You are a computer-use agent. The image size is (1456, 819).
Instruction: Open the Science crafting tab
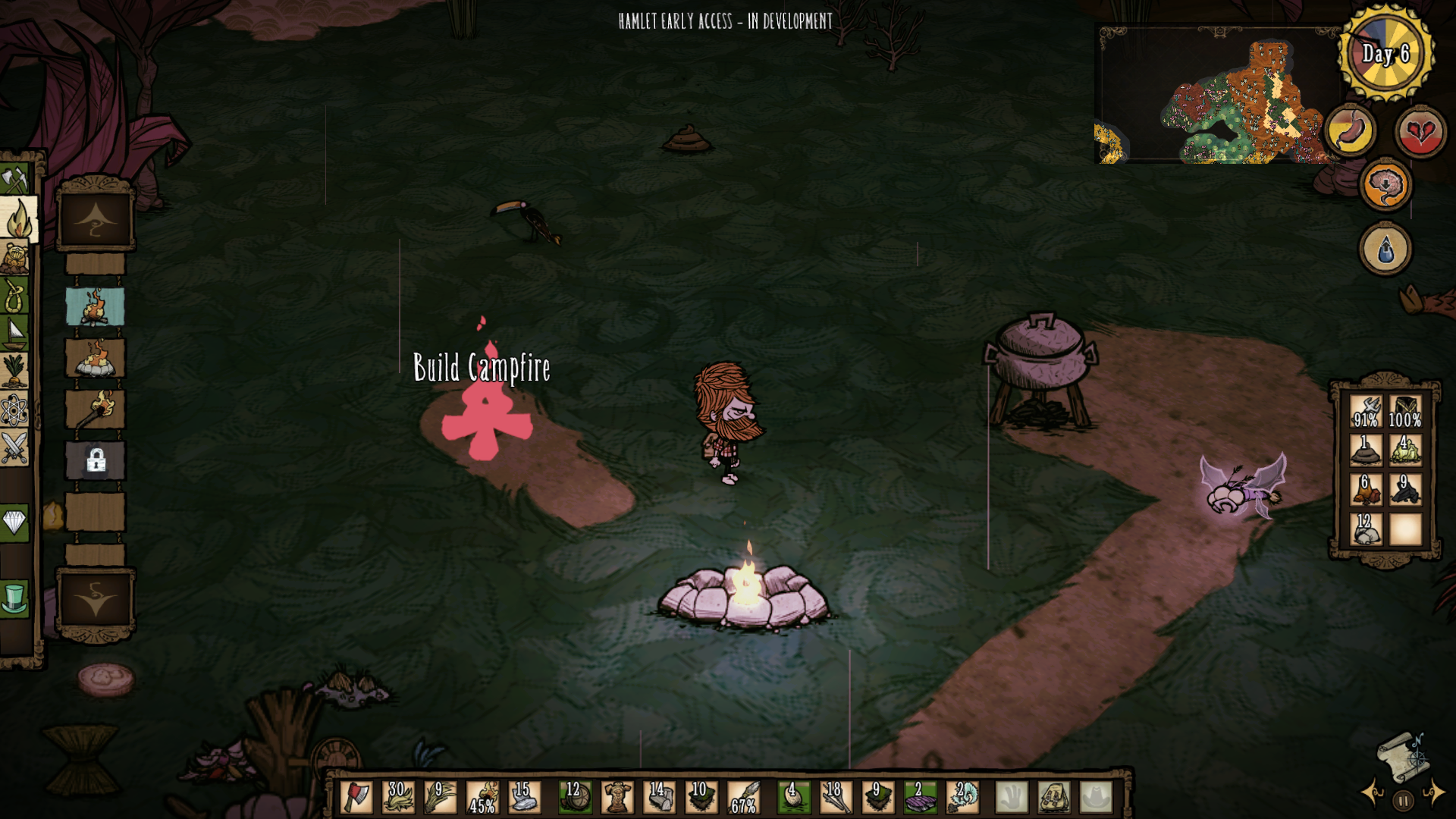[14, 410]
